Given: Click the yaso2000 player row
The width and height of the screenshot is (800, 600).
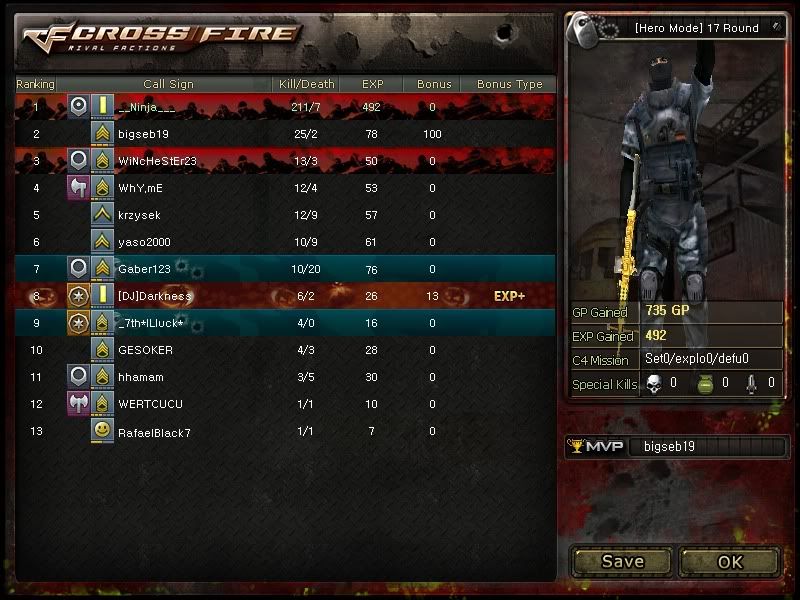Looking at the screenshot, I should (x=285, y=242).
